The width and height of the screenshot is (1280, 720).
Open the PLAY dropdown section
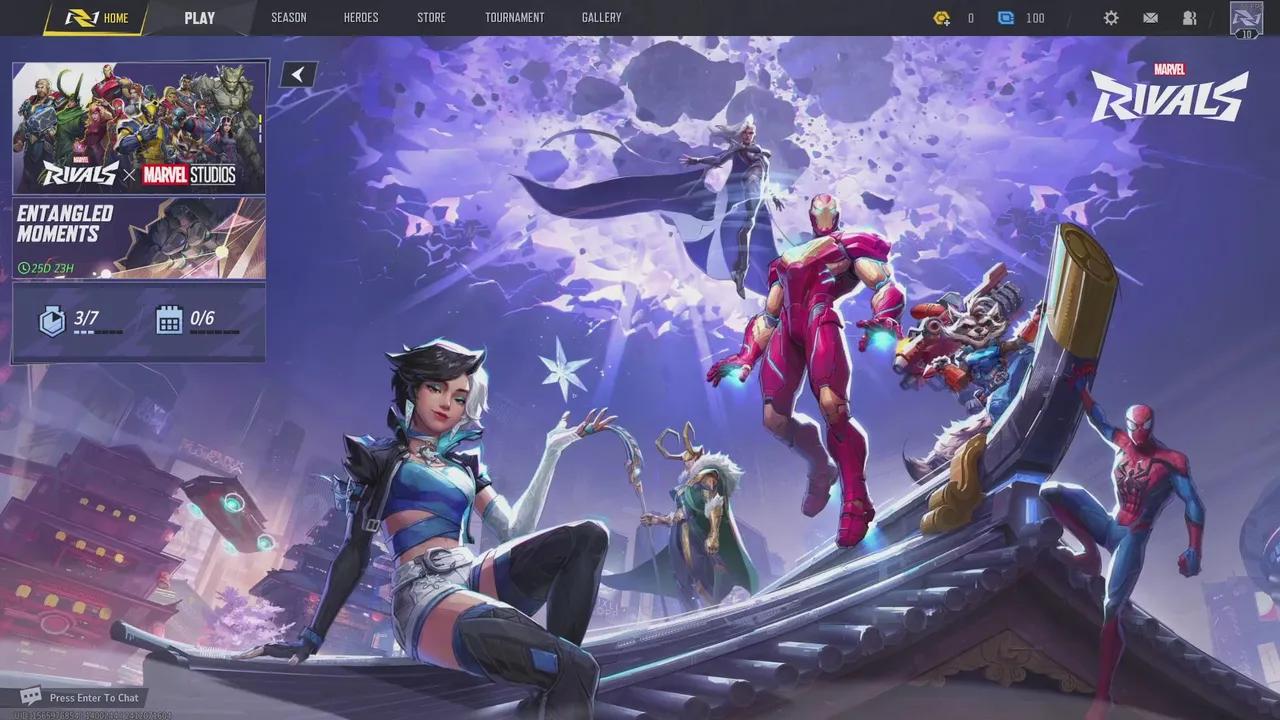(199, 17)
